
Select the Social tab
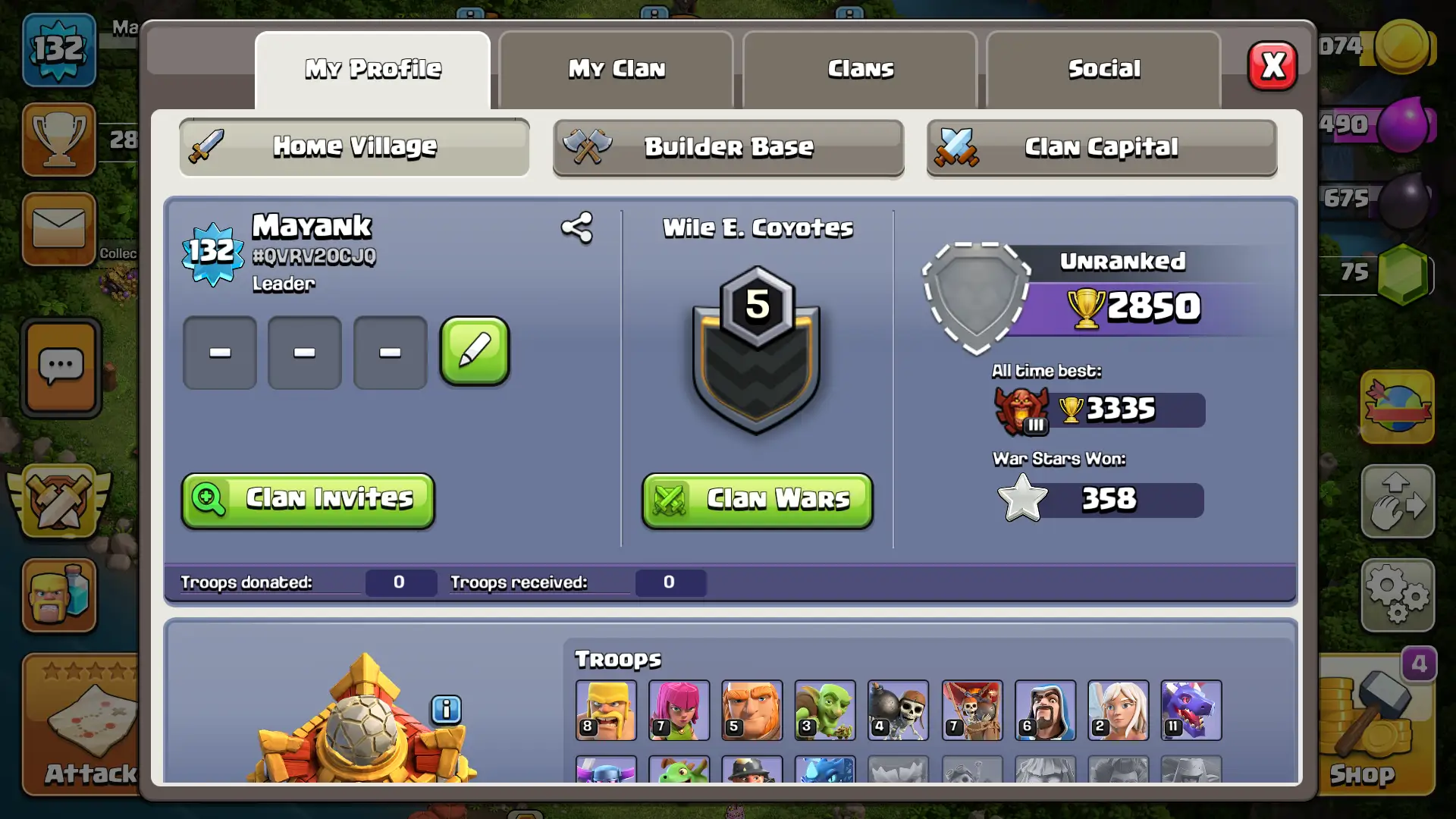[x=1103, y=69]
